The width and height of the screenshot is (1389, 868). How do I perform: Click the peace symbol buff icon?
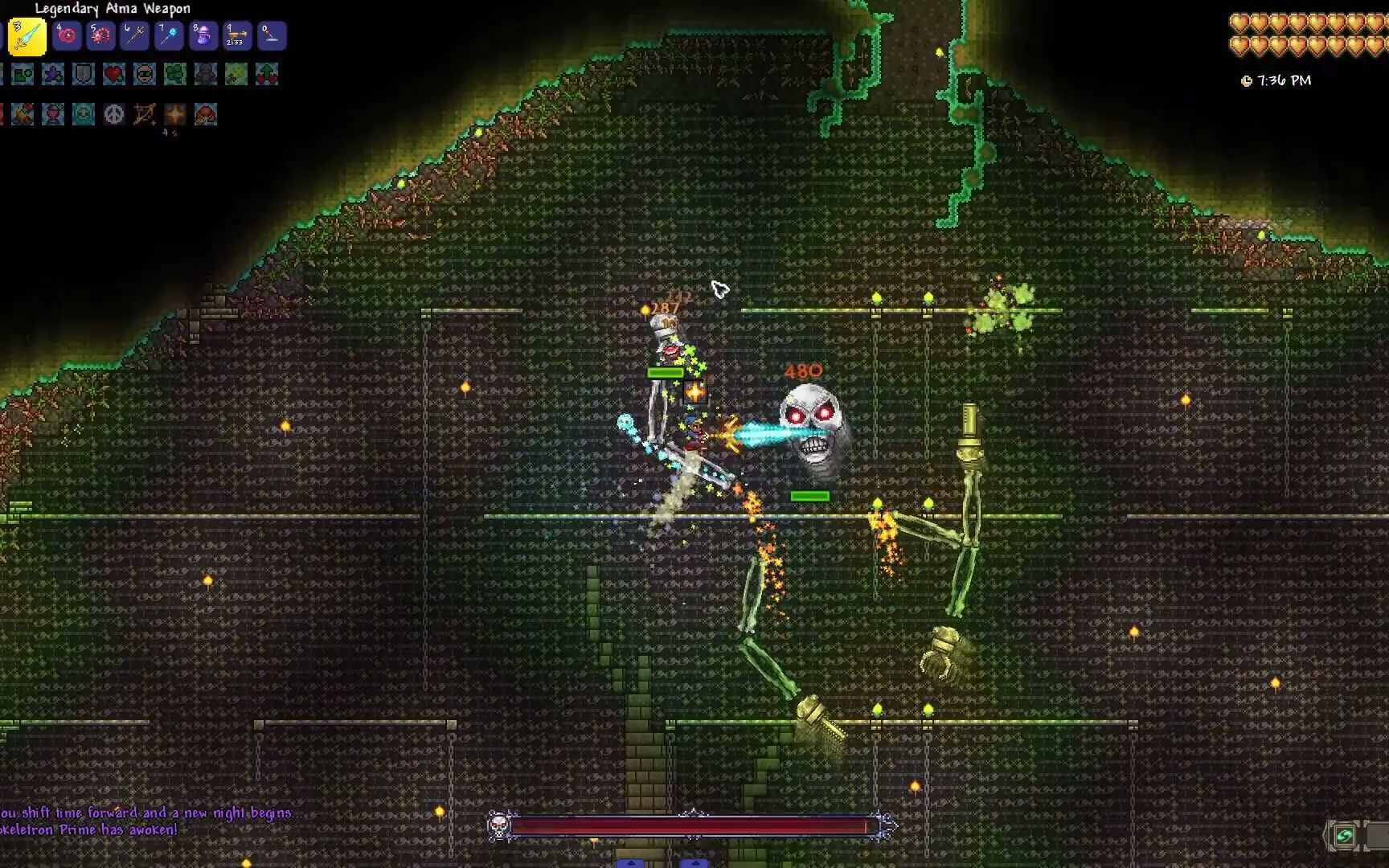[114, 114]
